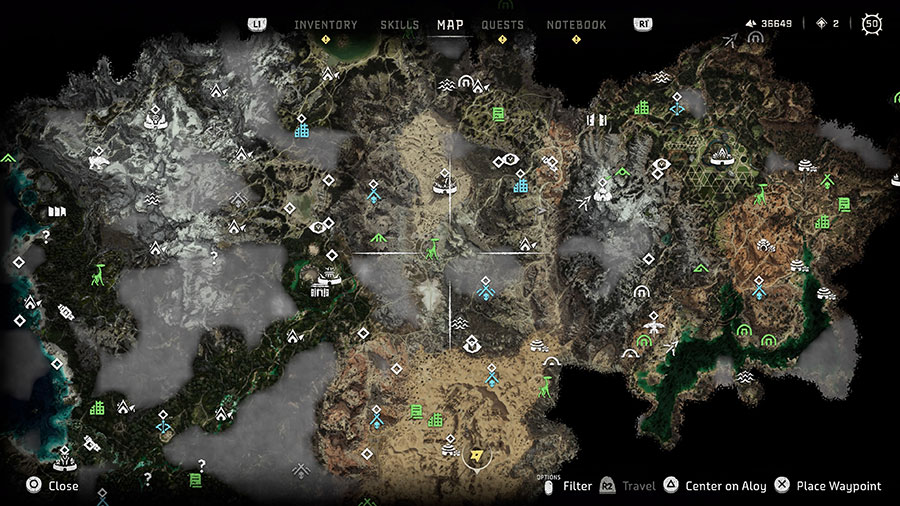Screen dimensions: 900x506
Task: Open the Skills tab
Action: 400,25
